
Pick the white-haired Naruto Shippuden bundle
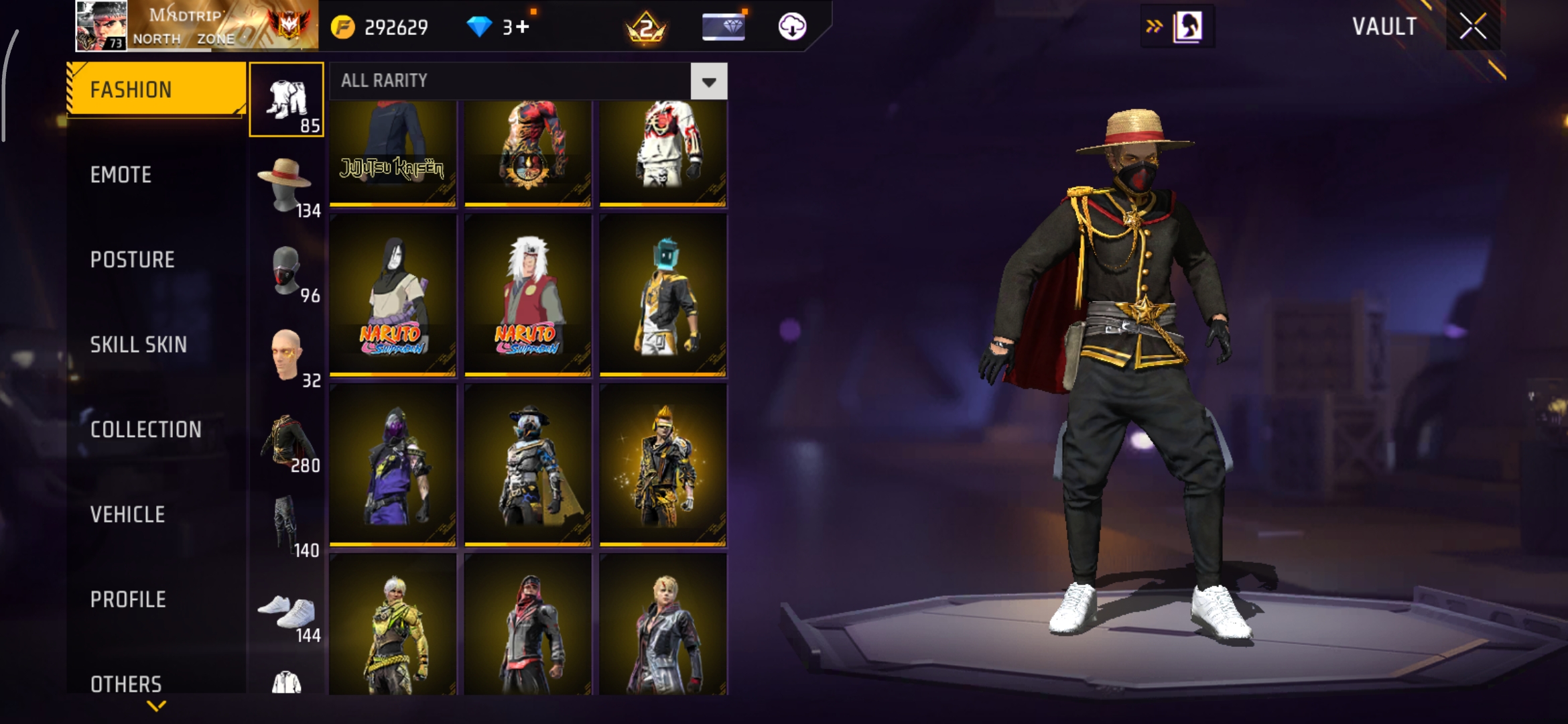pyautogui.click(x=528, y=295)
